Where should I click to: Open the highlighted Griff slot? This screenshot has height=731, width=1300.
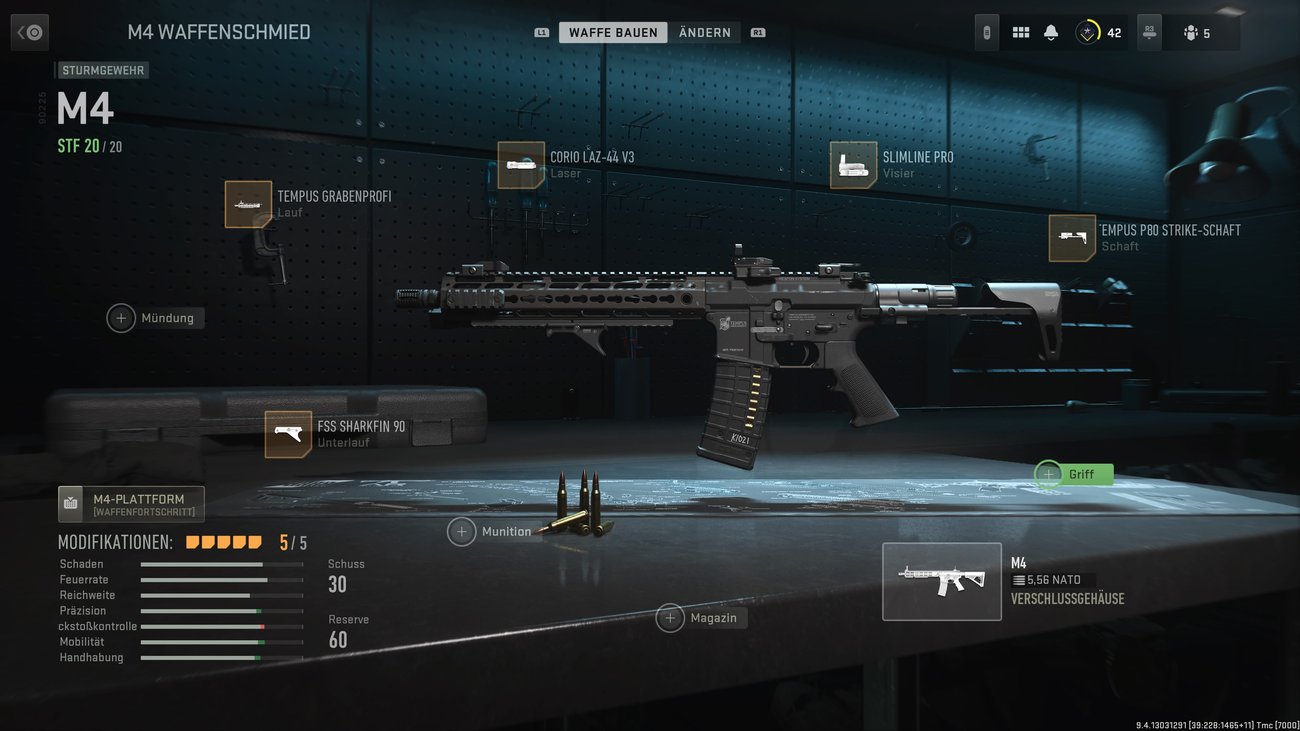tap(1047, 474)
